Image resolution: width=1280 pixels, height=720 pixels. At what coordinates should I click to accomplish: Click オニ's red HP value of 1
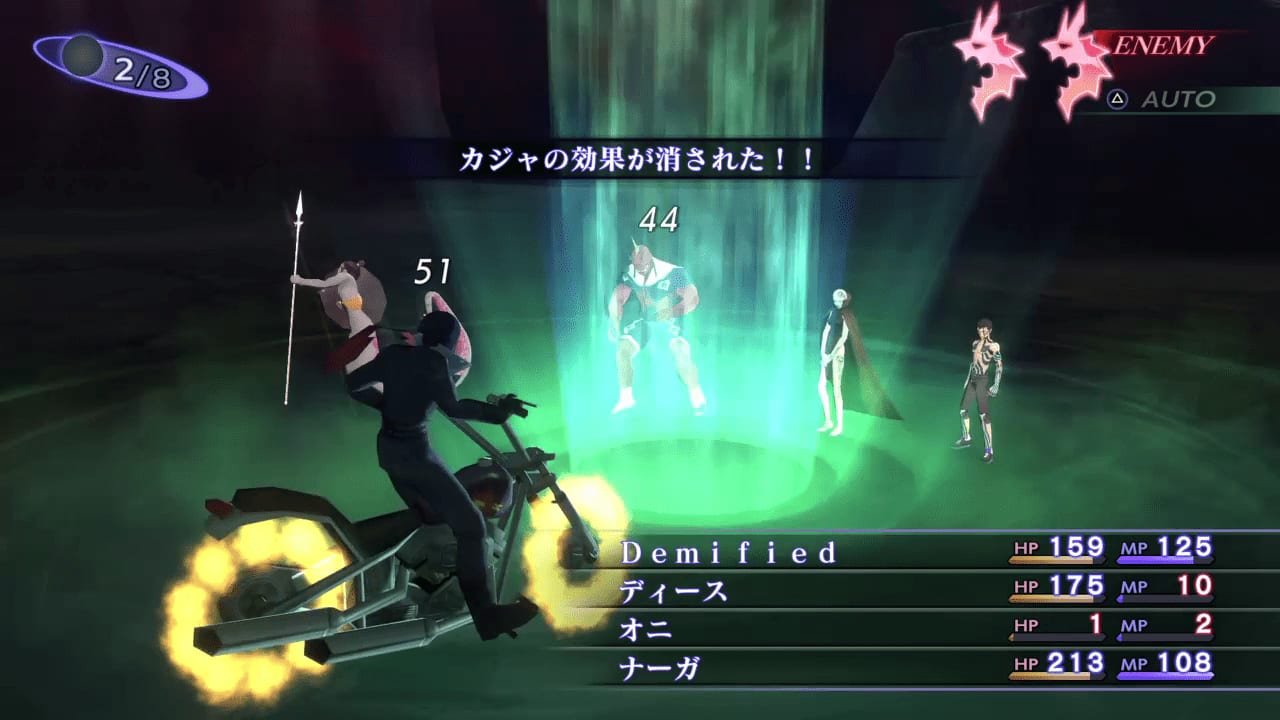pos(1095,626)
